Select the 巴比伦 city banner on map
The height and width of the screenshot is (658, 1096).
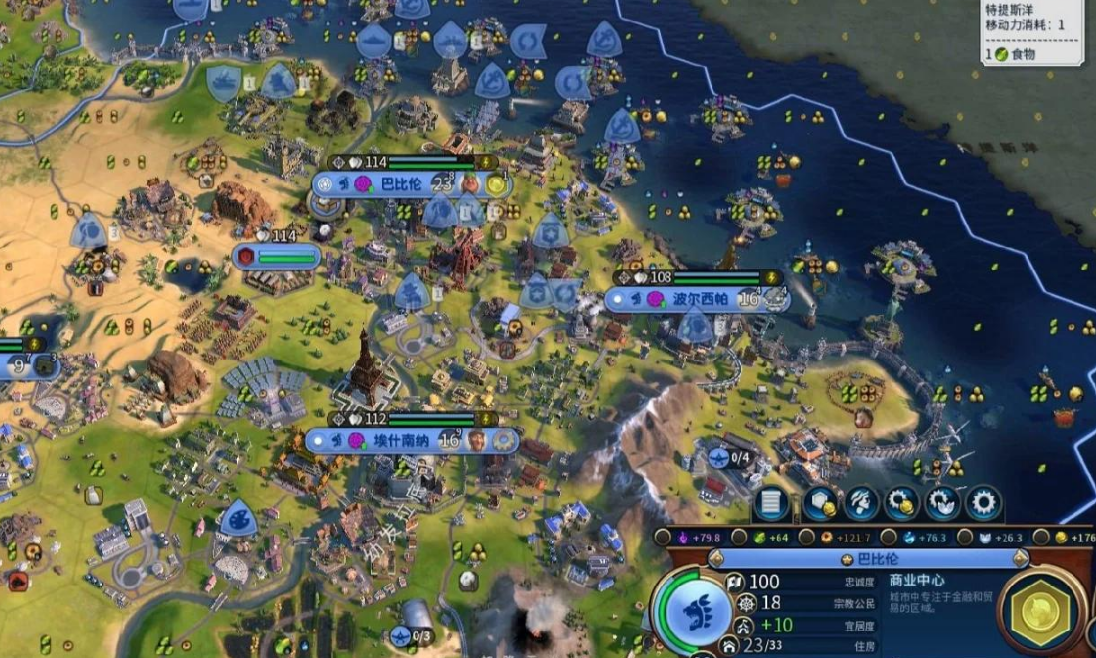pyautogui.click(x=400, y=184)
